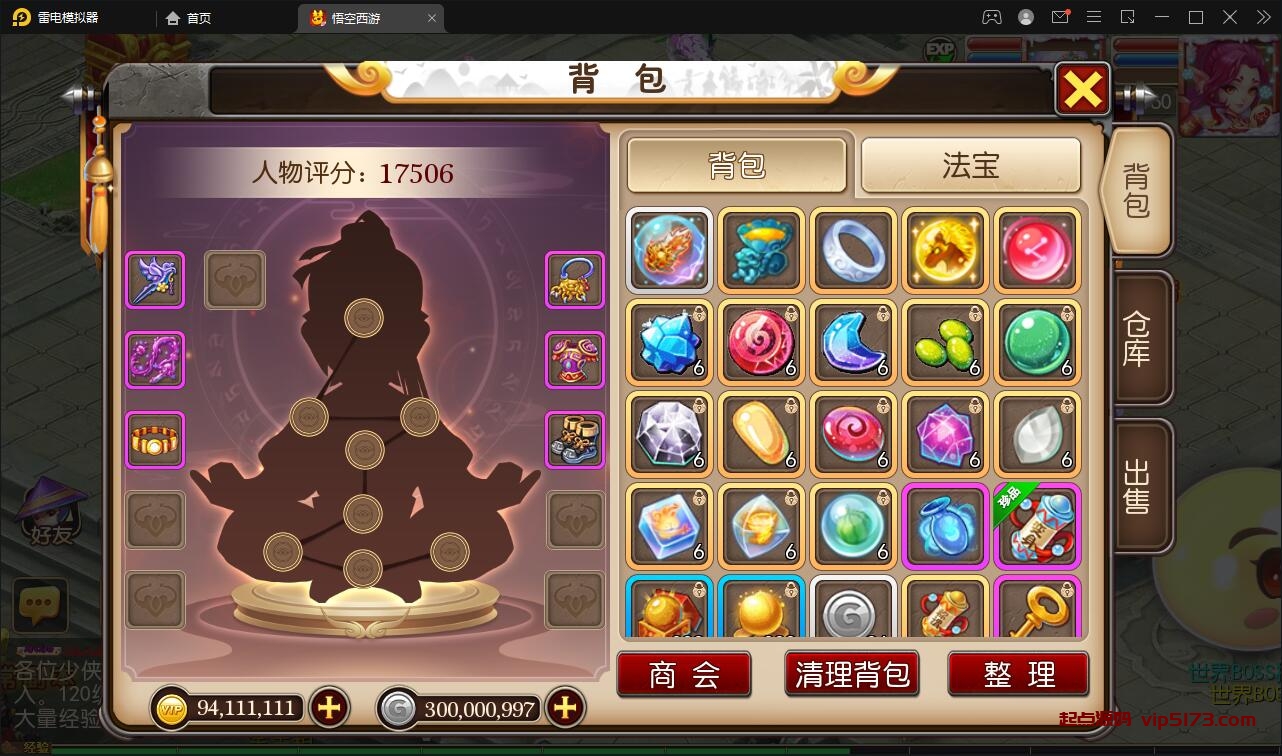This screenshot has height=756, width=1282.
Task: Click the hamburger menu icon top right
Action: click(x=1095, y=18)
